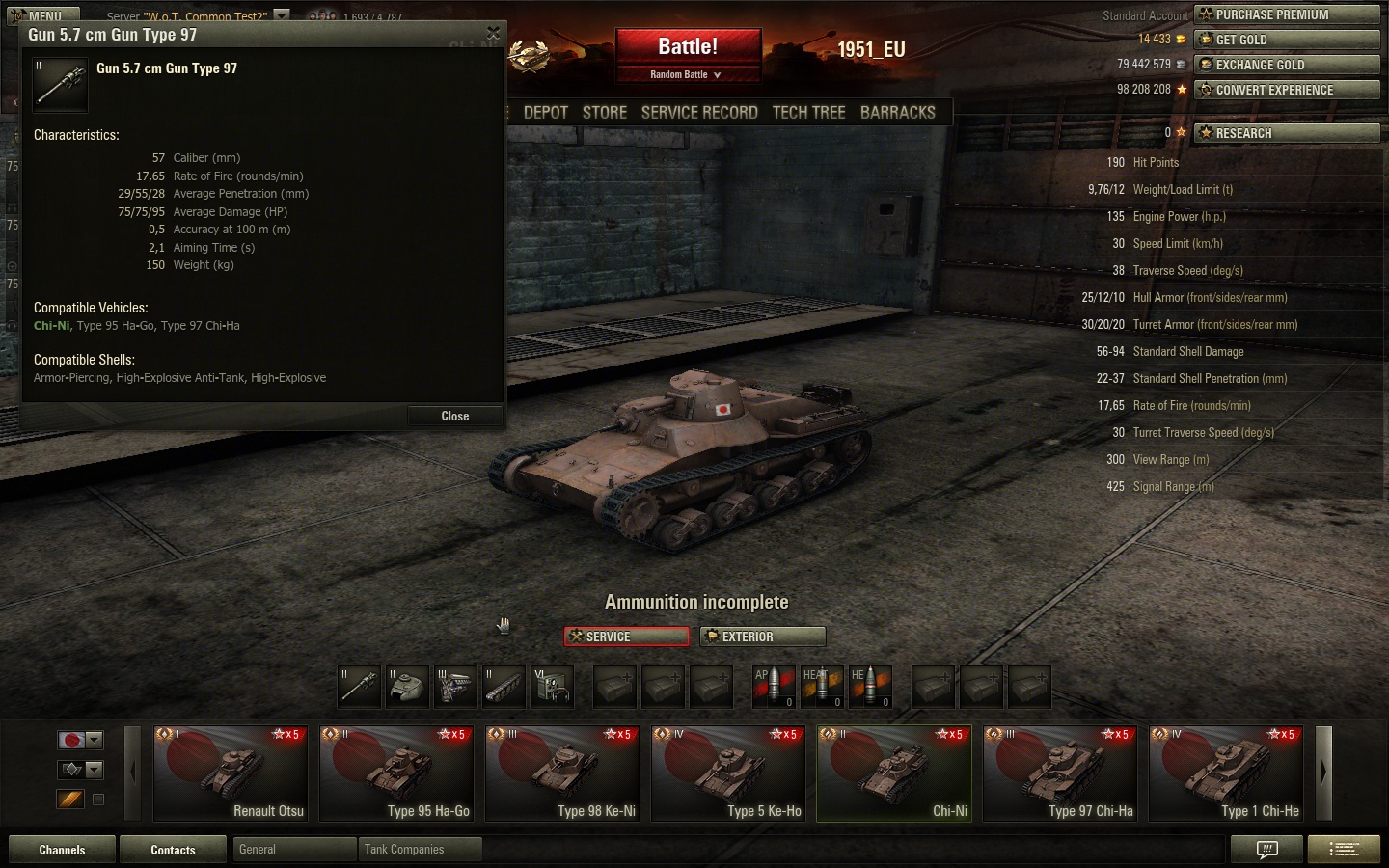The height and width of the screenshot is (868, 1389).
Task: Switch to the Store tab
Action: (605, 113)
